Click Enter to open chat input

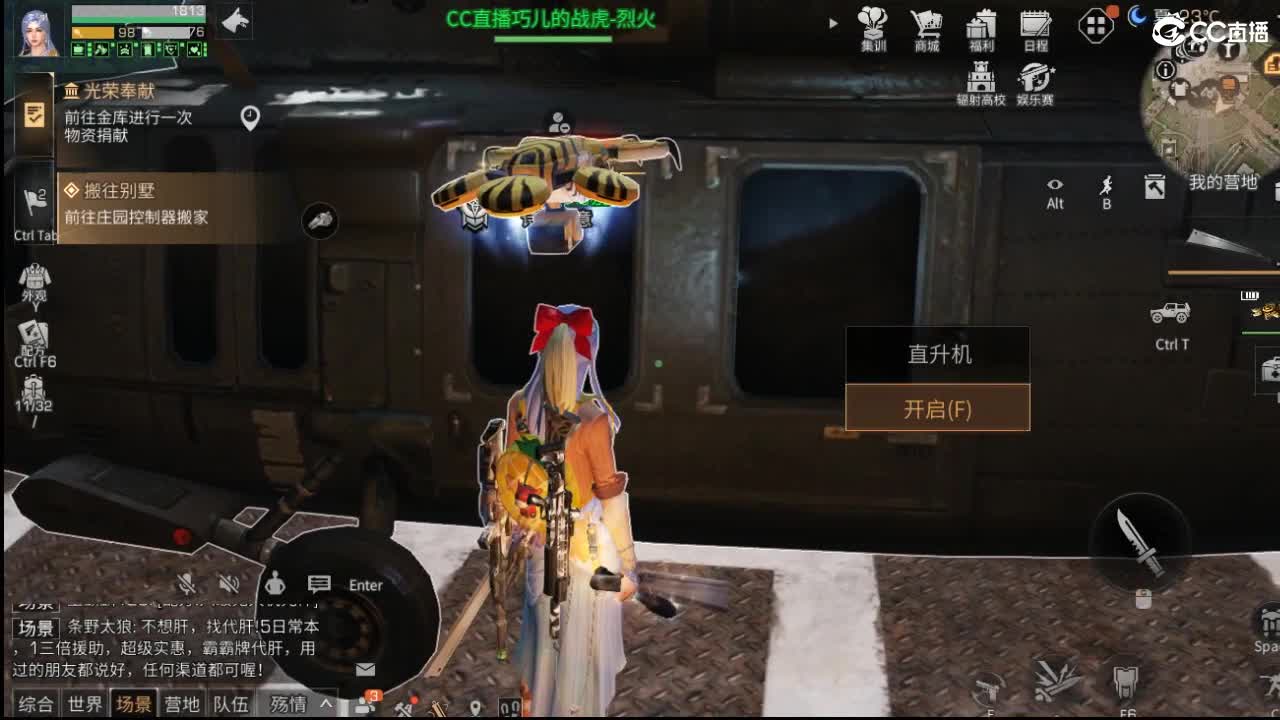364,585
